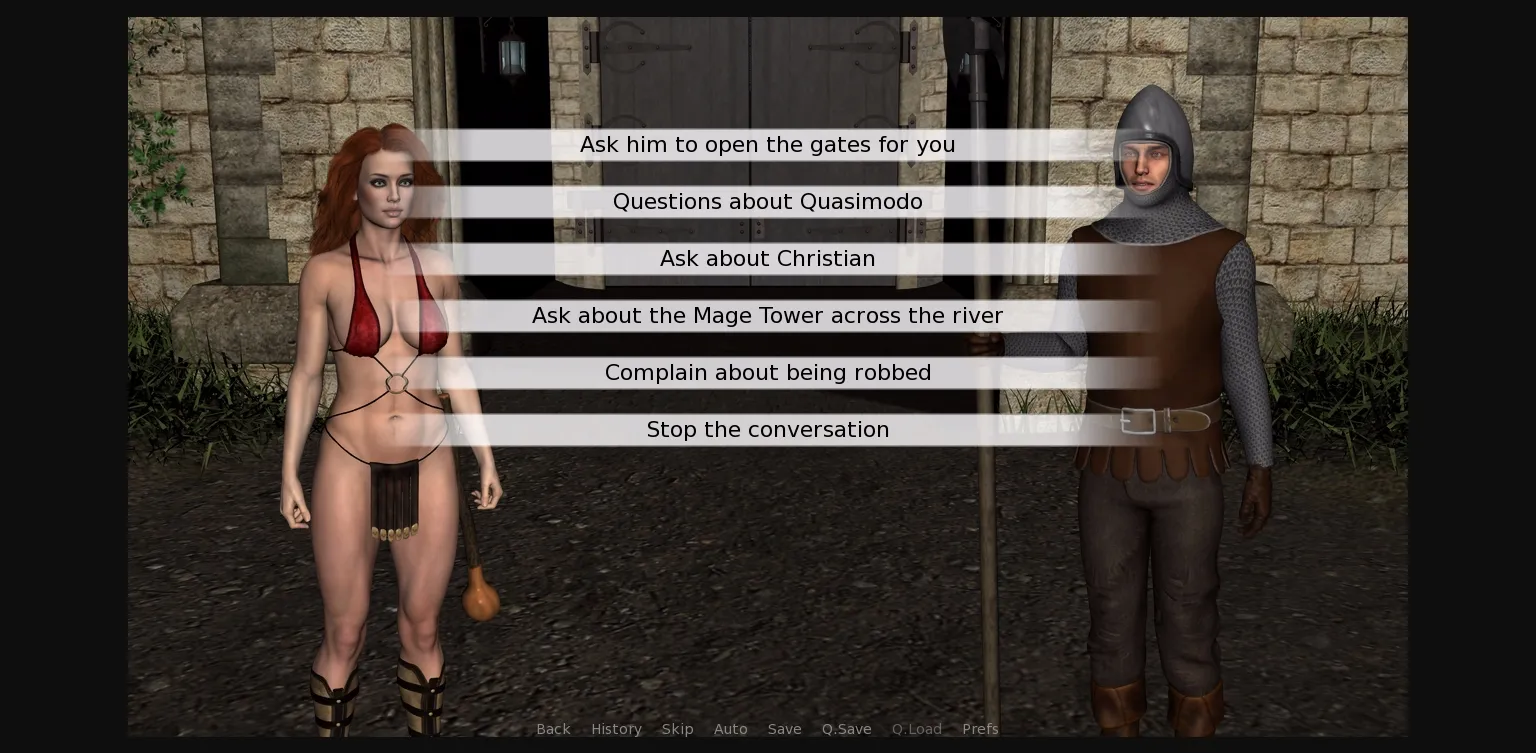
Task: Choose "Ask about the Mage Tower across the river"
Action: 768,316
